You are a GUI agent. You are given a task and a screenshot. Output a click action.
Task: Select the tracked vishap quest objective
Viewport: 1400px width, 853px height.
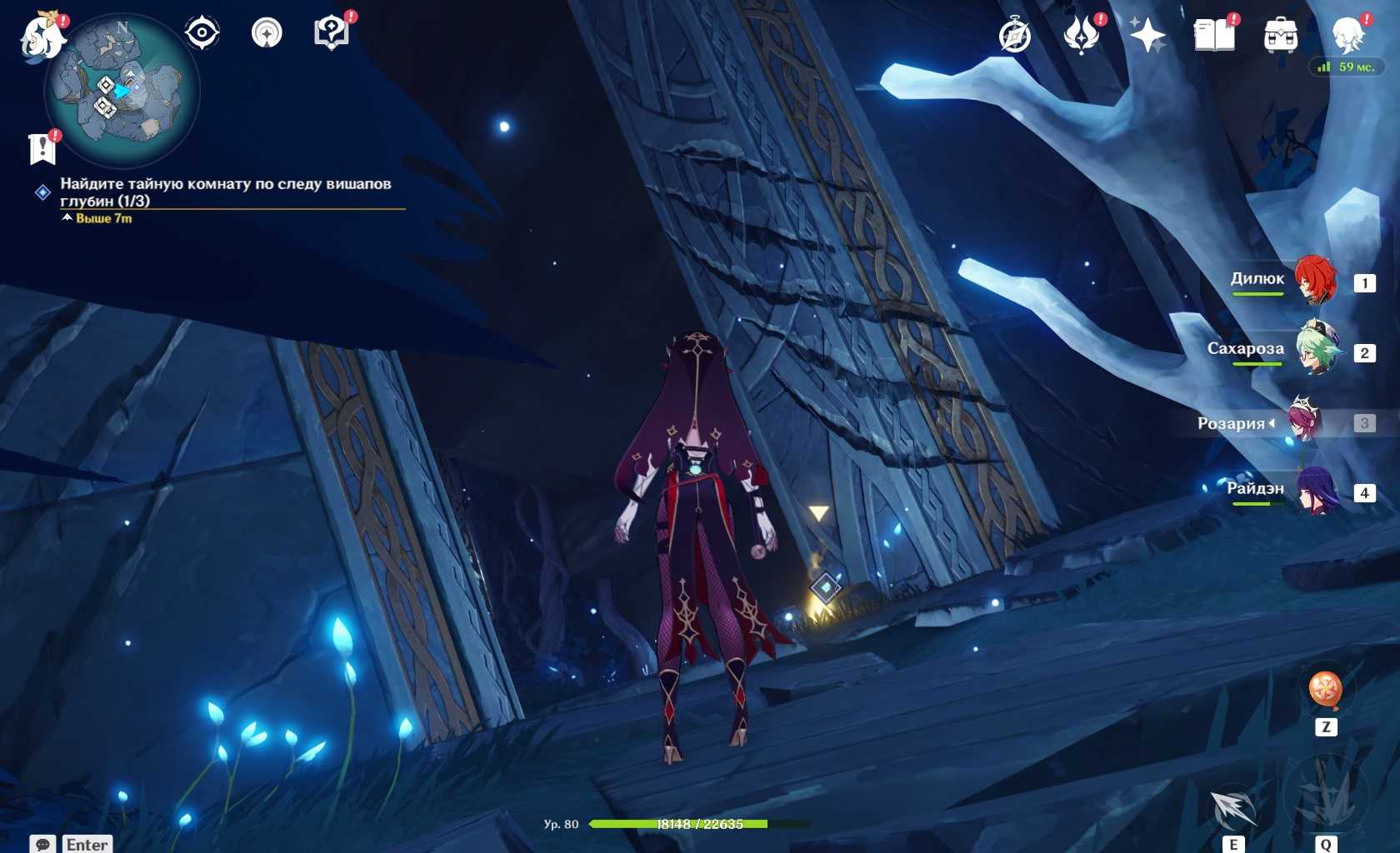point(225,192)
